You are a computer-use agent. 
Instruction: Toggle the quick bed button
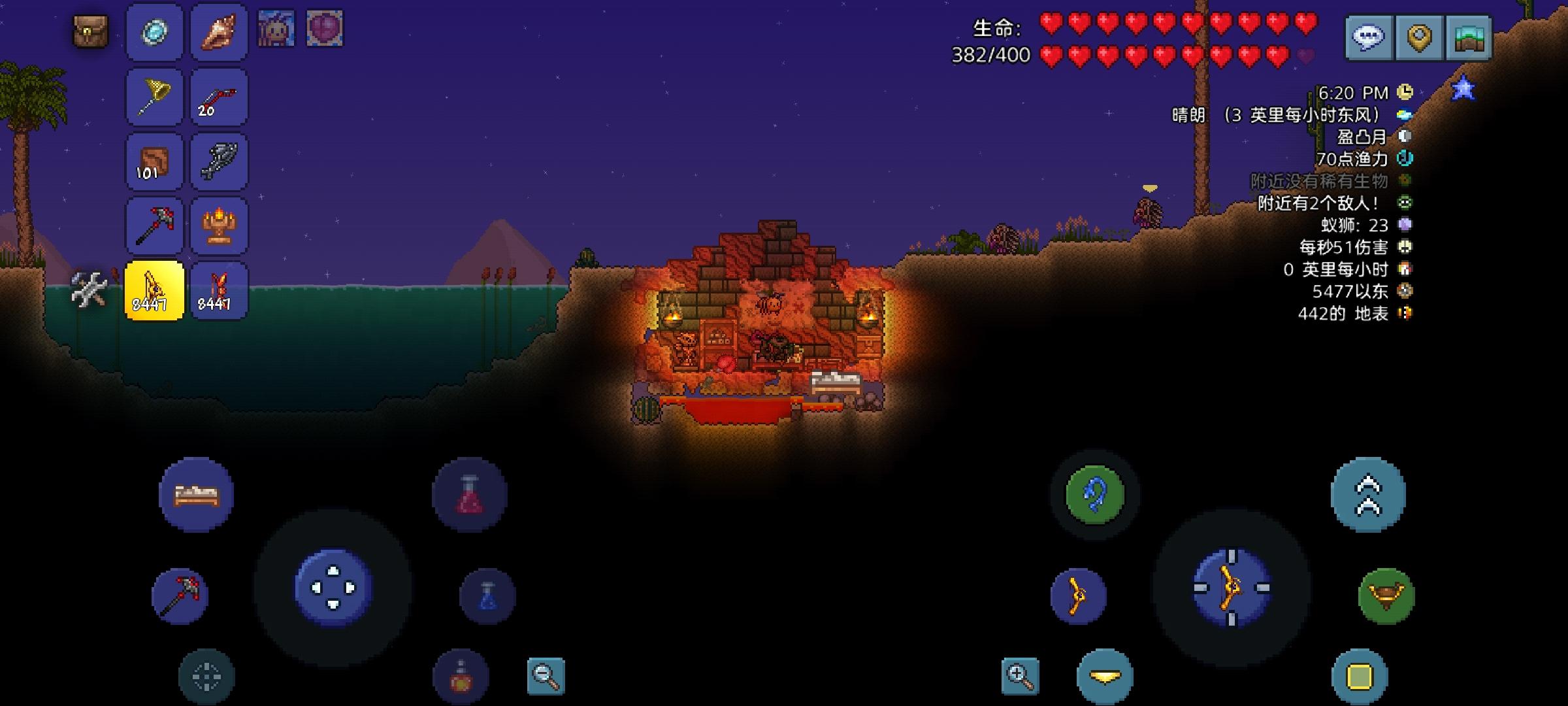(195, 495)
